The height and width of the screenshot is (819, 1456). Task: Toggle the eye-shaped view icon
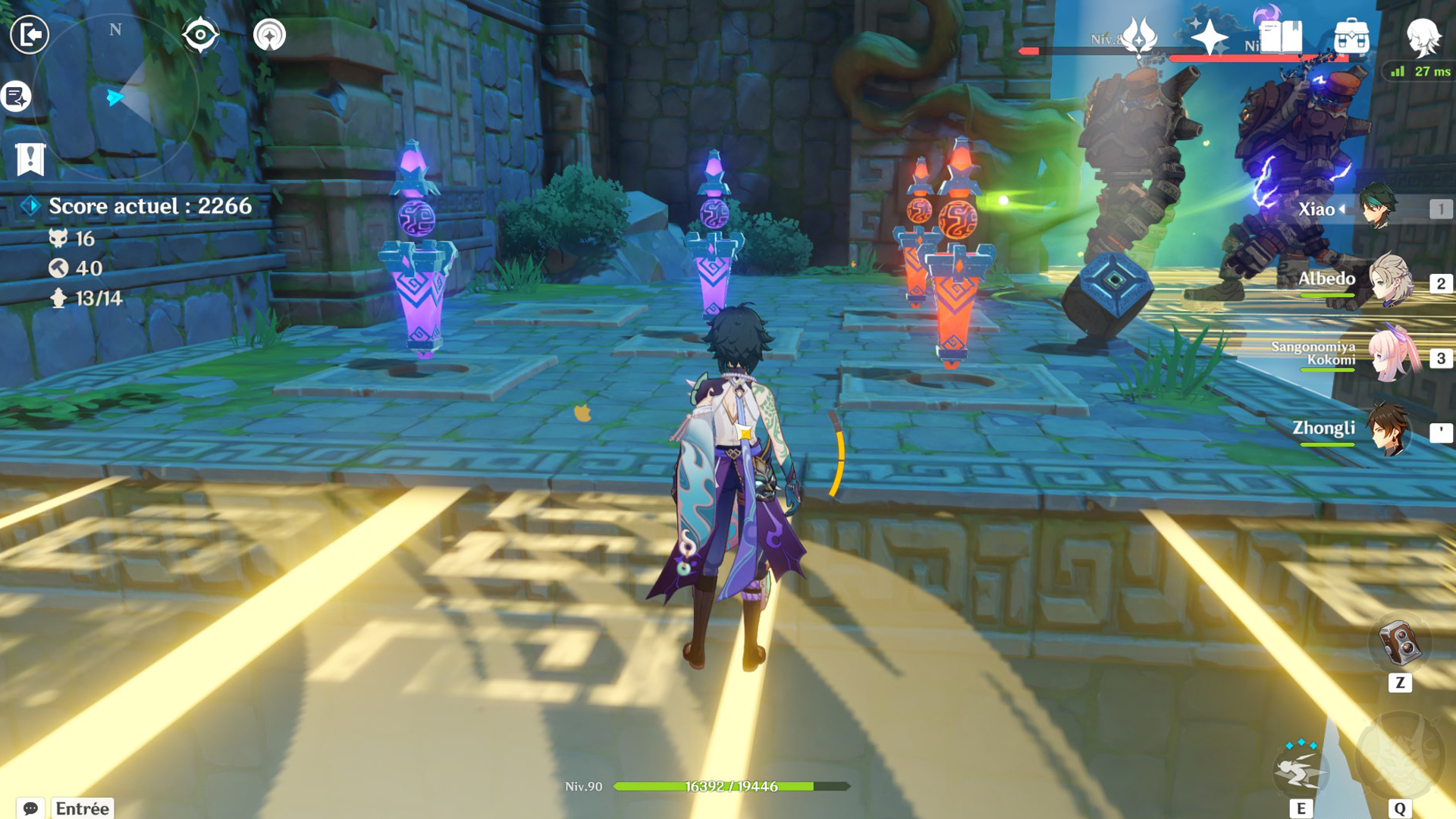pyautogui.click(x=200, y=34)
